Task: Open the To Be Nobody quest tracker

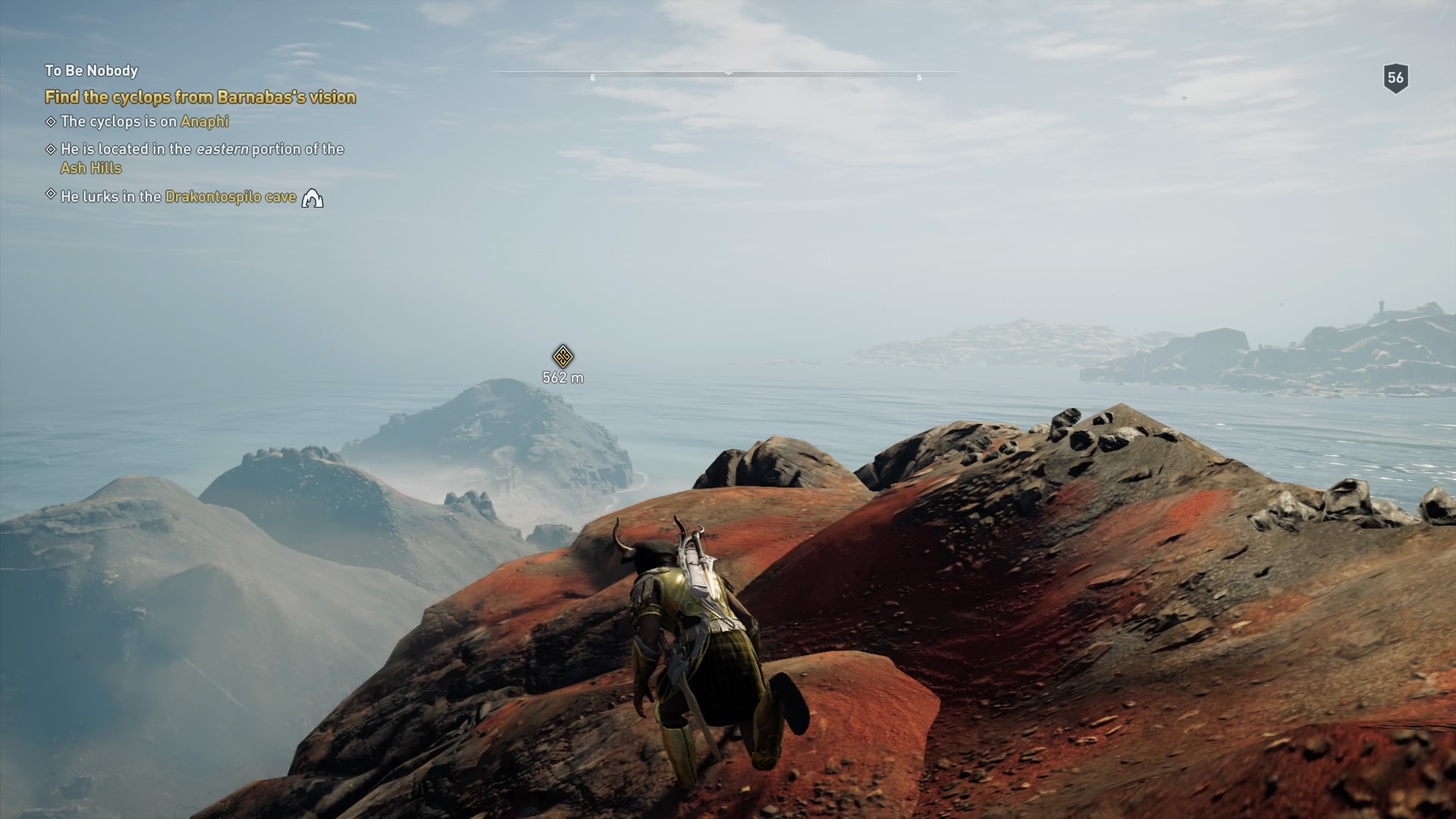Action: tap(91, 71)
